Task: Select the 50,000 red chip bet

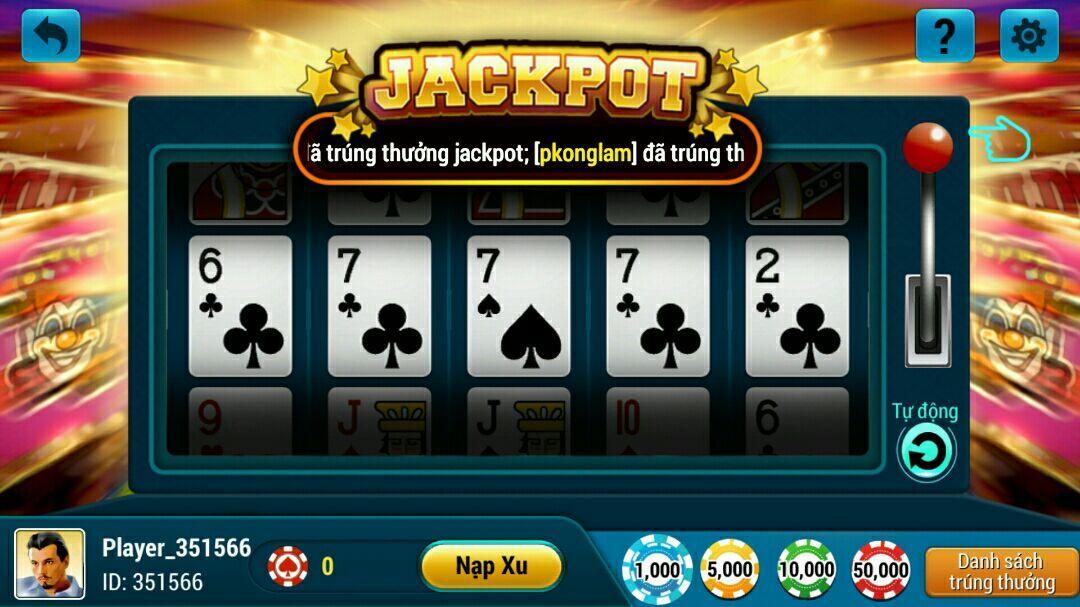Action: [x=881, y=569]
